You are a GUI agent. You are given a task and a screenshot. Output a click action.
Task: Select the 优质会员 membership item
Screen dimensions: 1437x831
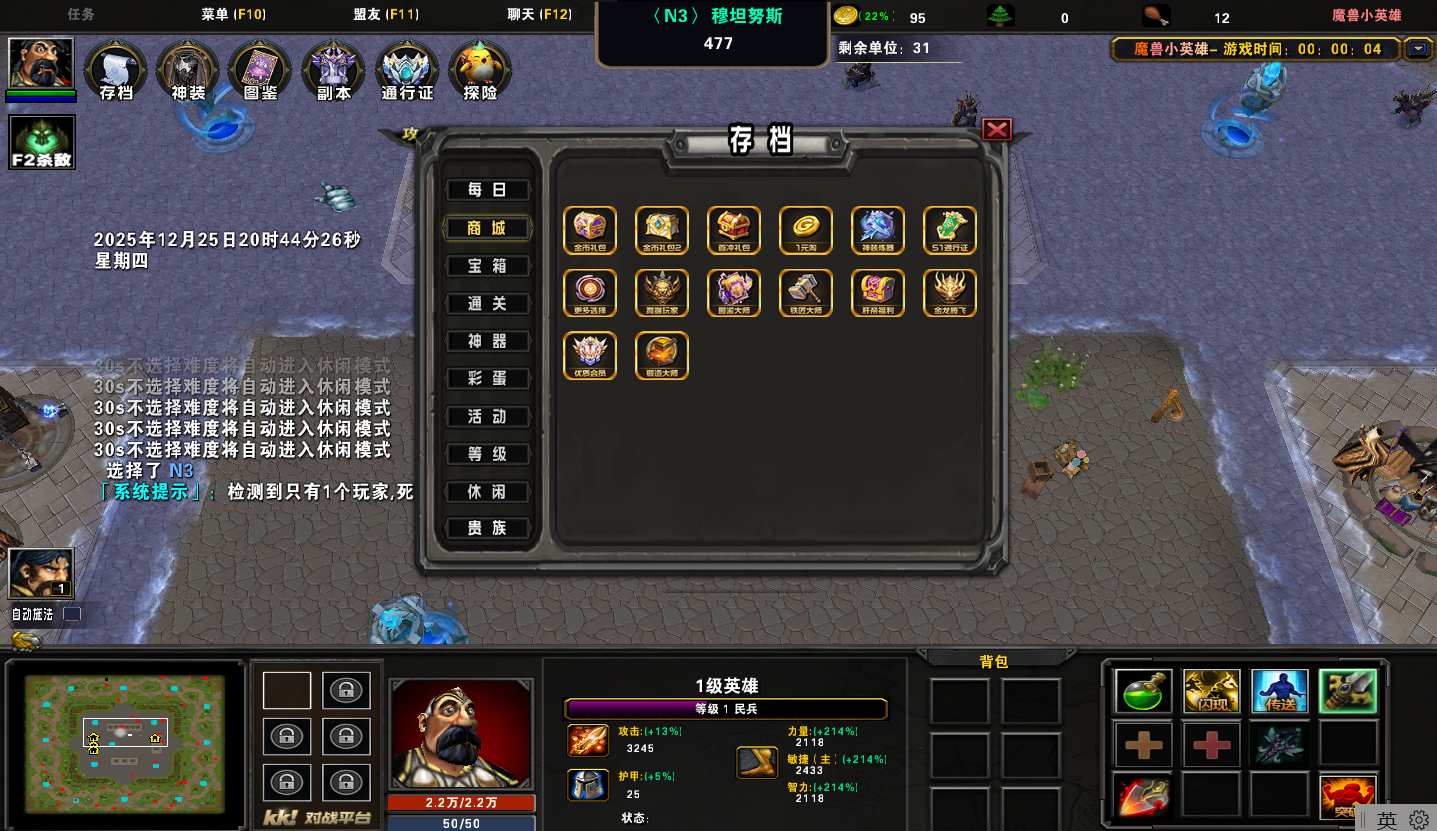[x=590, y=356]
